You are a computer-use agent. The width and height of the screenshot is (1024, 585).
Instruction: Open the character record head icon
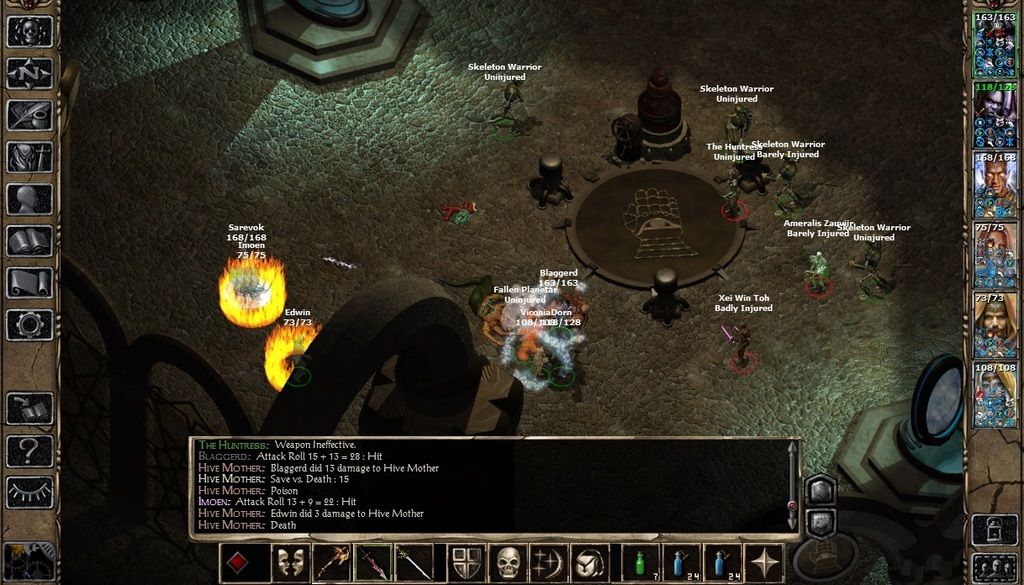pyautogui.click(x=30, y=199)
